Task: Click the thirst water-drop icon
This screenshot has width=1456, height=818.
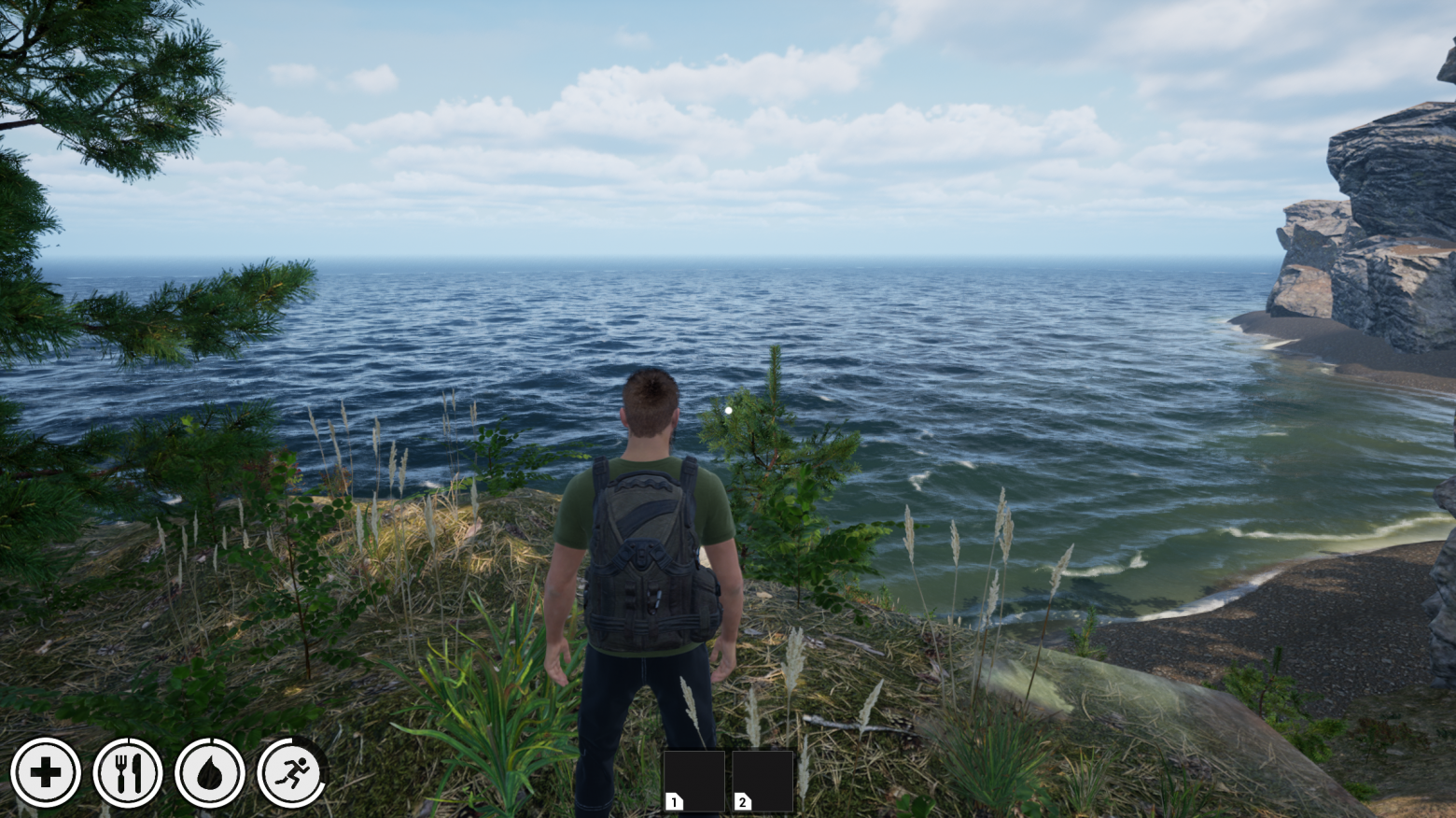Action: (210, 773)
